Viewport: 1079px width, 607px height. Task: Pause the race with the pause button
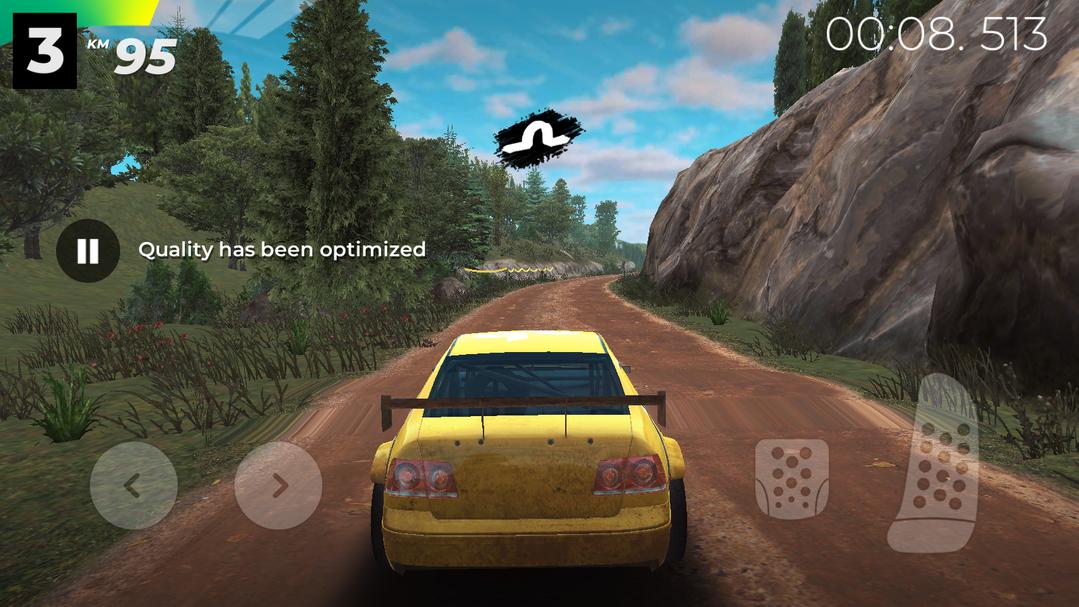[x=88, y=250]
